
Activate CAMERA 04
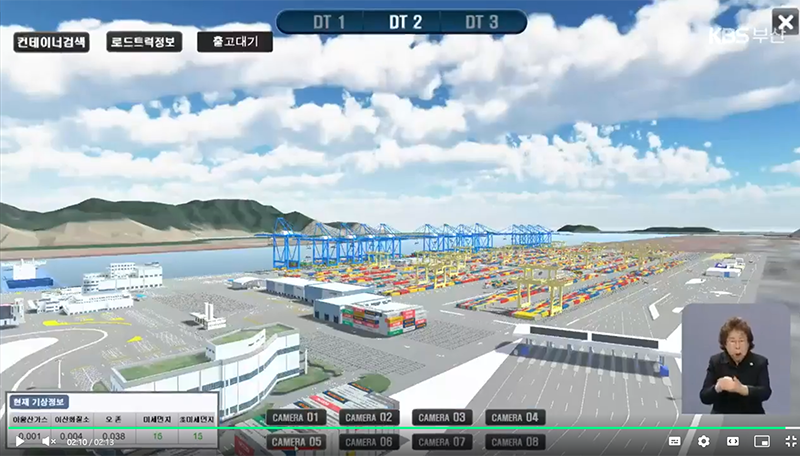(515, 417)
